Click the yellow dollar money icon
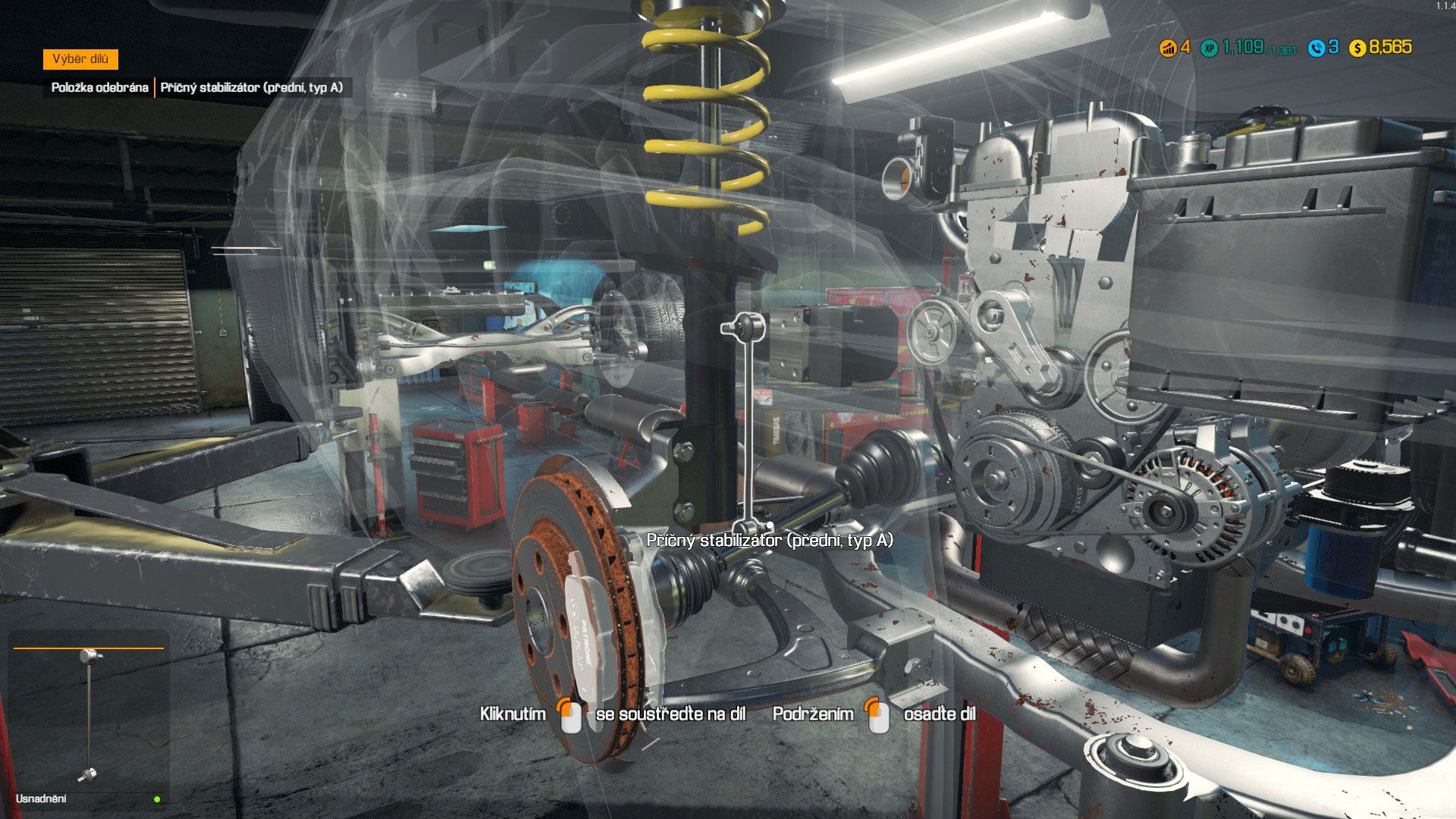Image resolution: width=1456 pixels, height=819 pixels. (1357, 48)
